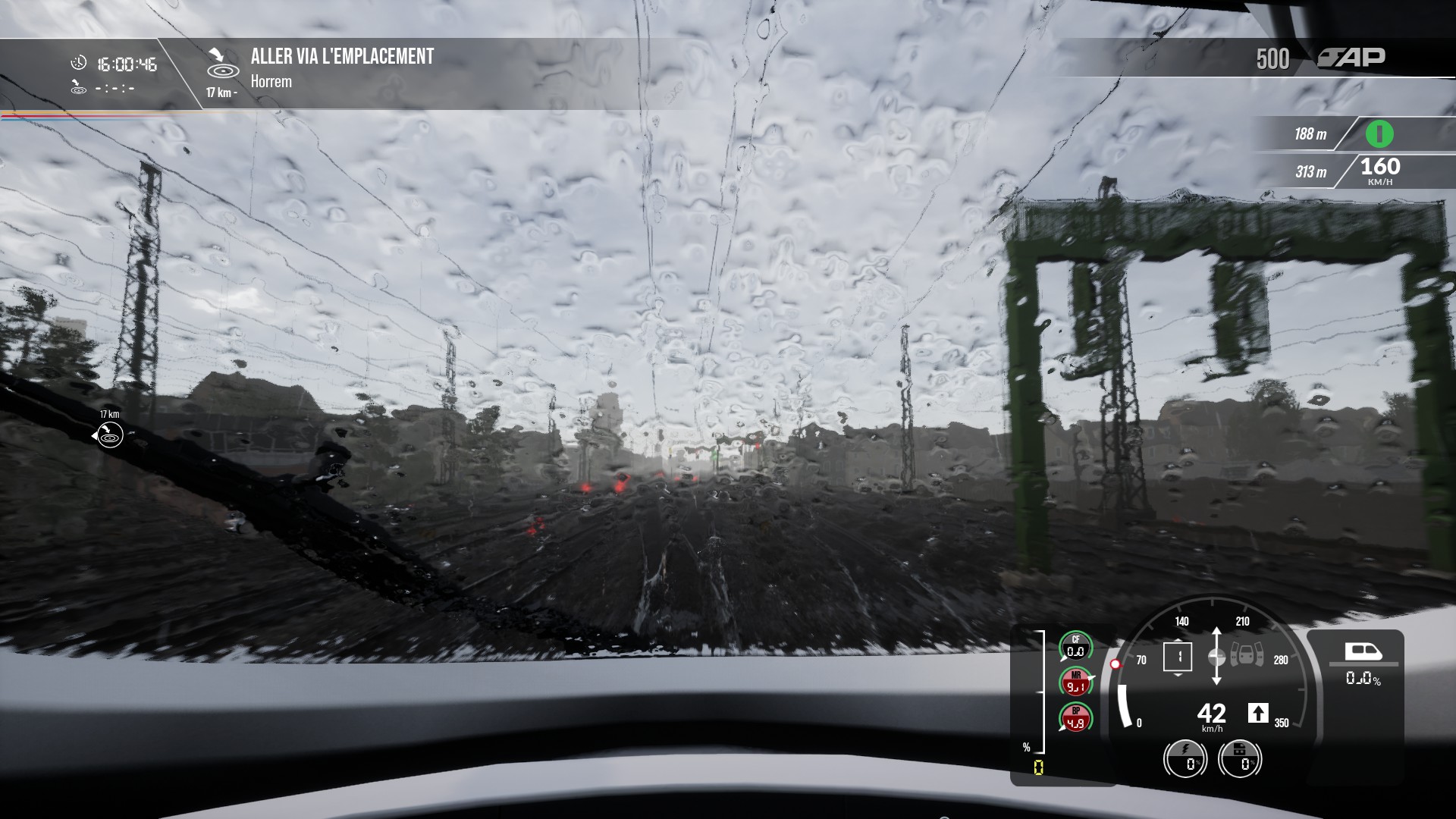Click the train doors status icon

1247,655
